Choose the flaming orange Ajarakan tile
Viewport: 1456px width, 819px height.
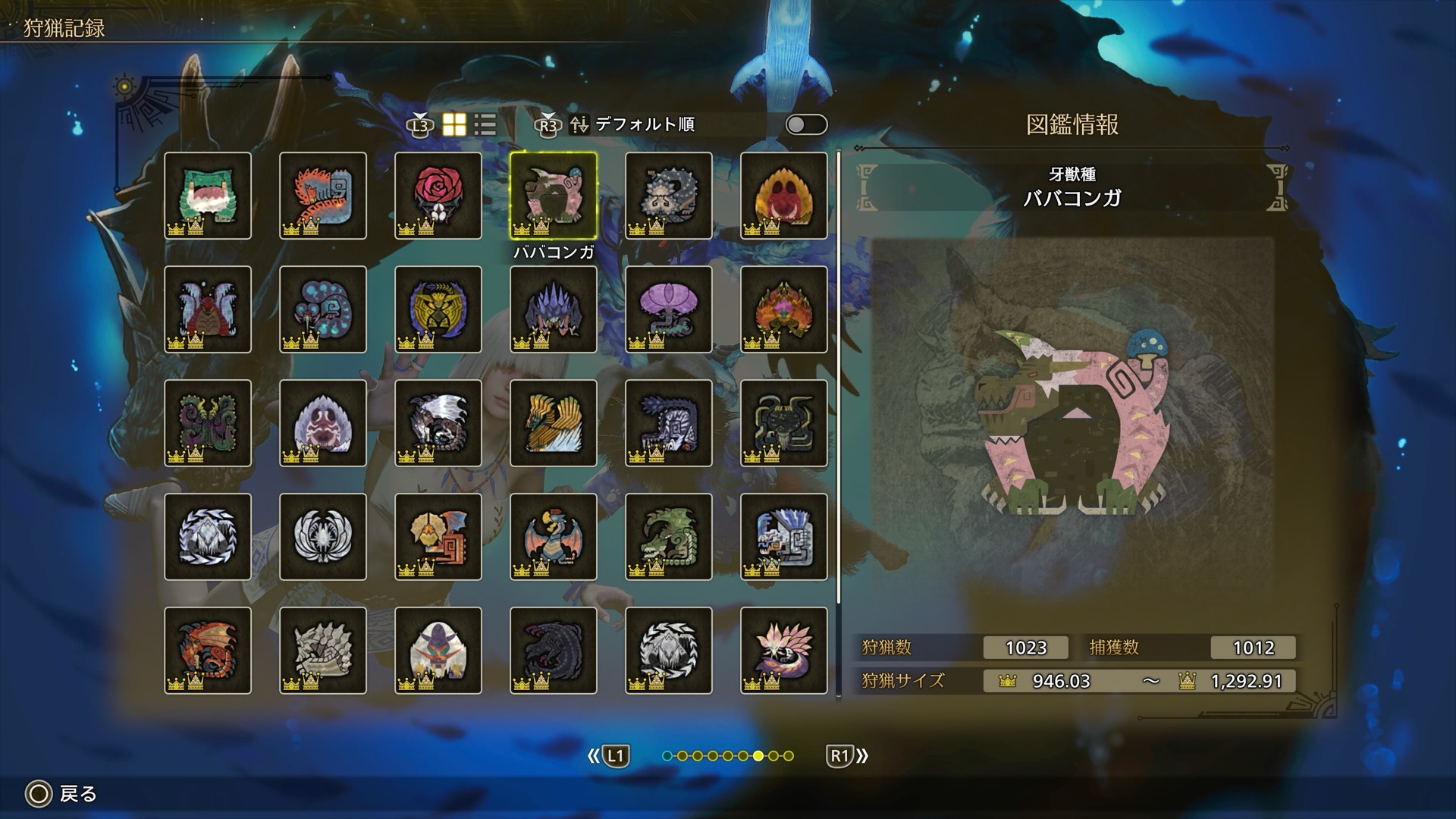point(784,309)
